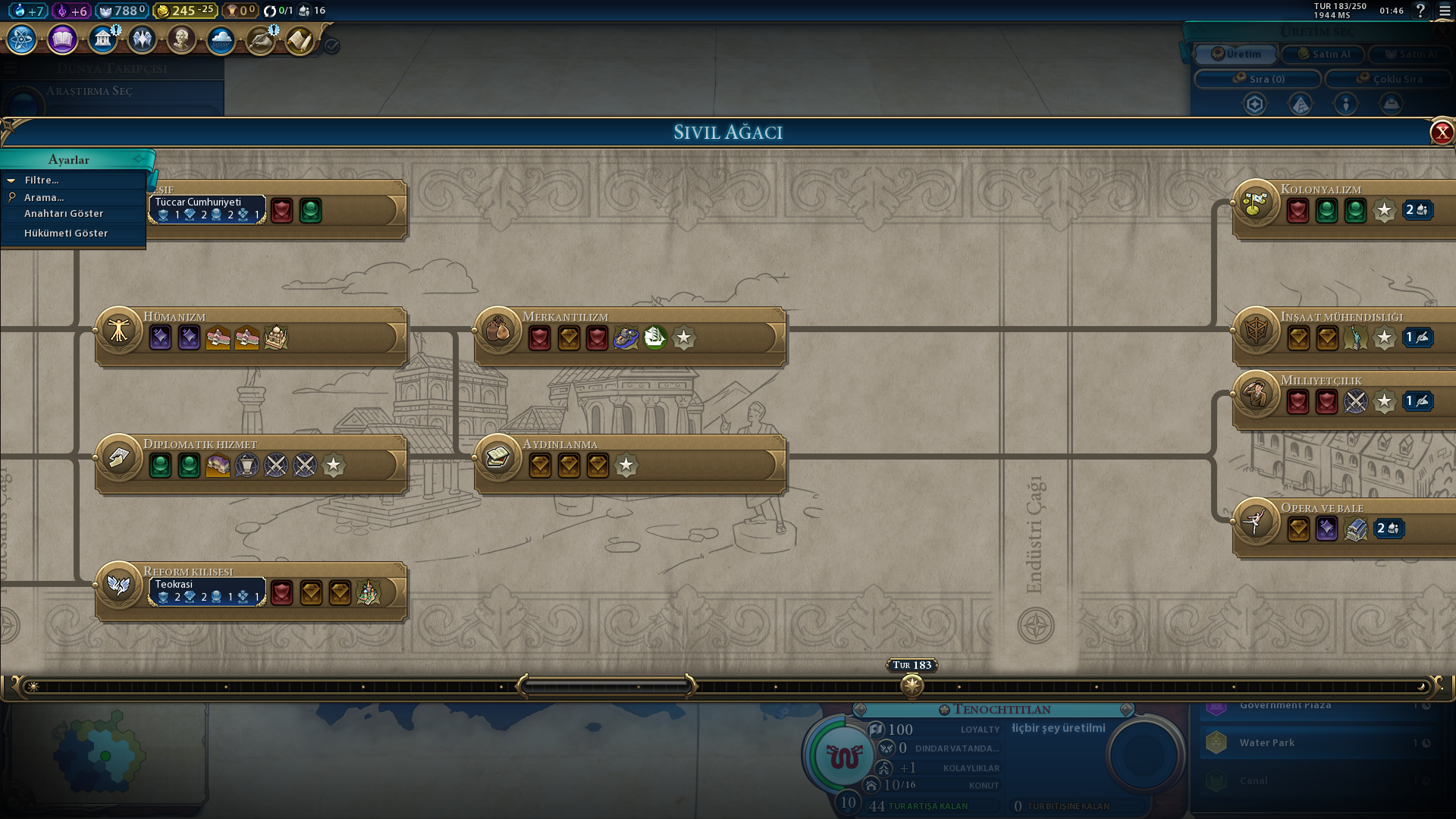Open the civics tree purple book icon
Image resolution: width=1456 pixels, height=819 pixels.
(63, 39)
